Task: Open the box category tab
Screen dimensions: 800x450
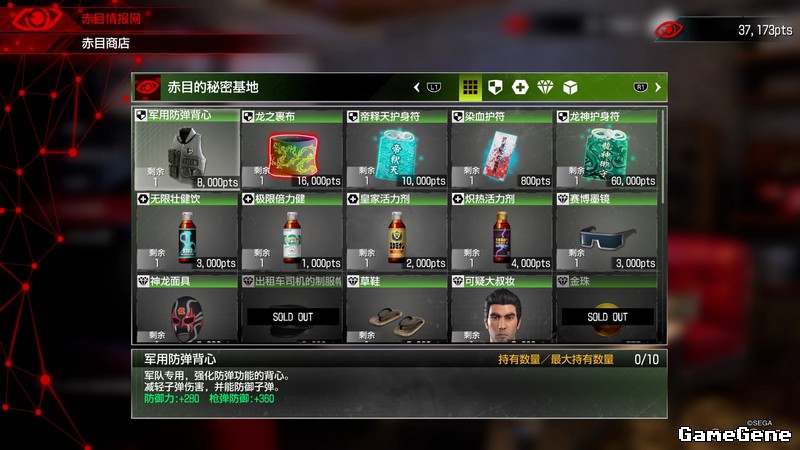Action: click(570, 87)
